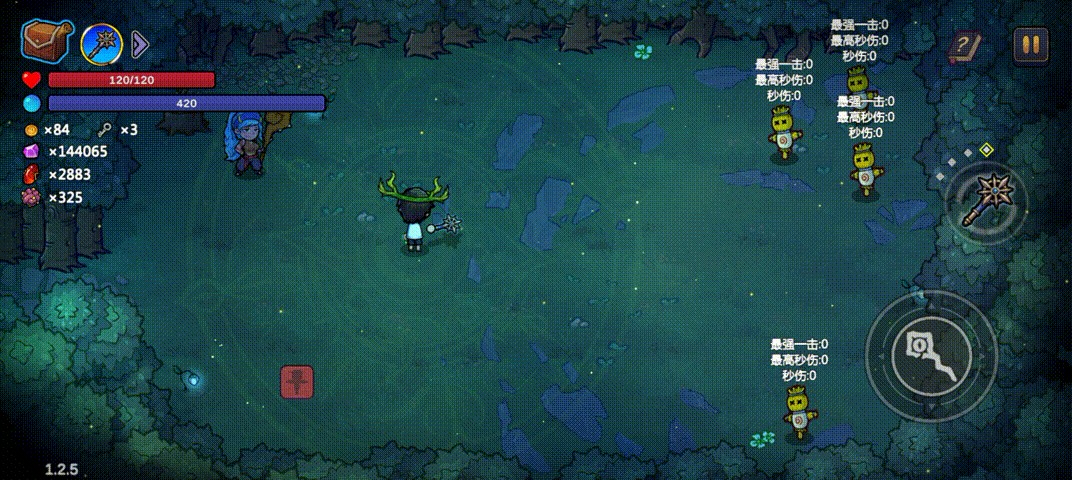Expand the purple arrow next to weapon

pyautogui.click(x=140, y=44)
